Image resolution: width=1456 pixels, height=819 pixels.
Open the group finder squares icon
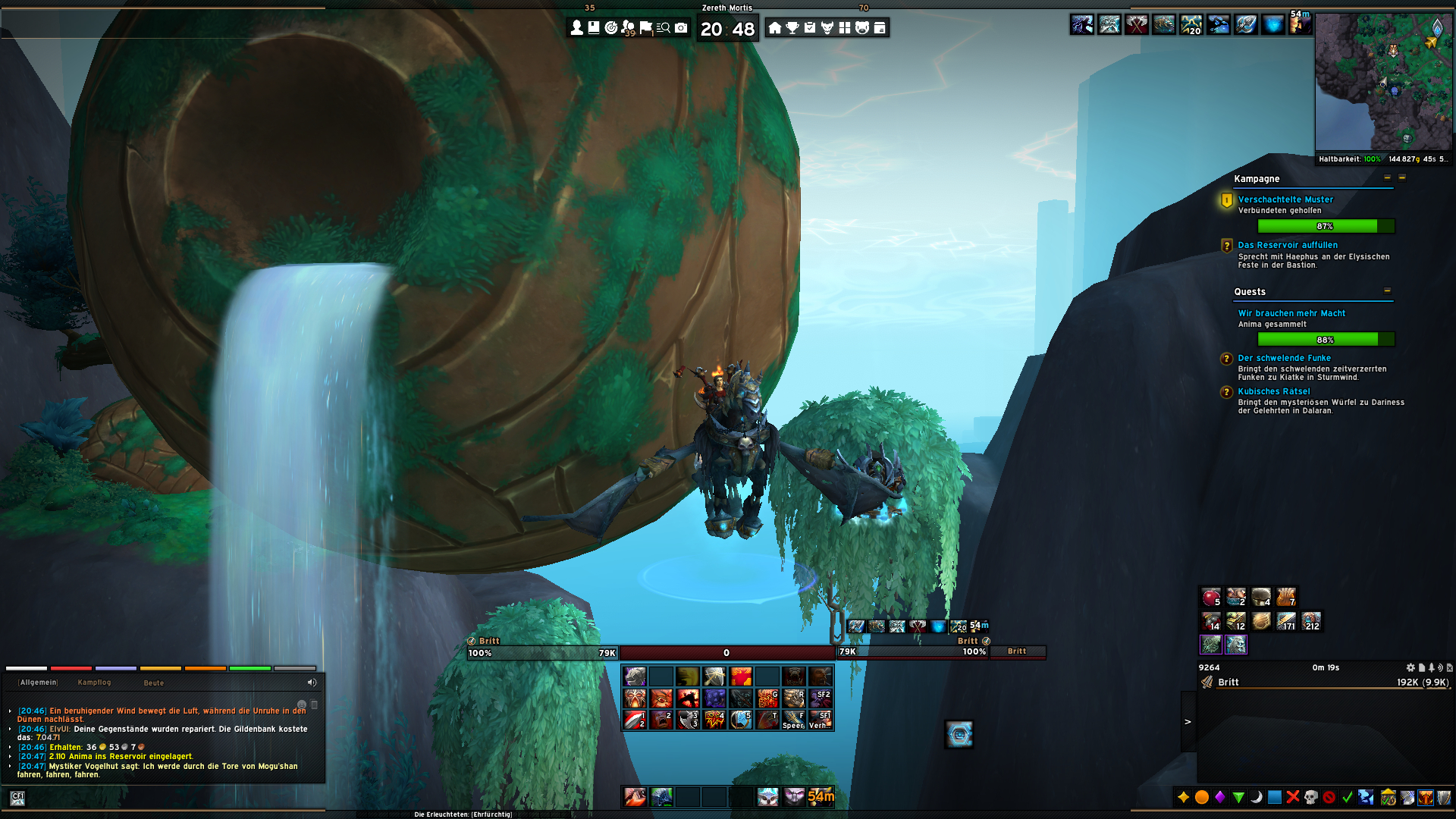(x=845, y=28)
